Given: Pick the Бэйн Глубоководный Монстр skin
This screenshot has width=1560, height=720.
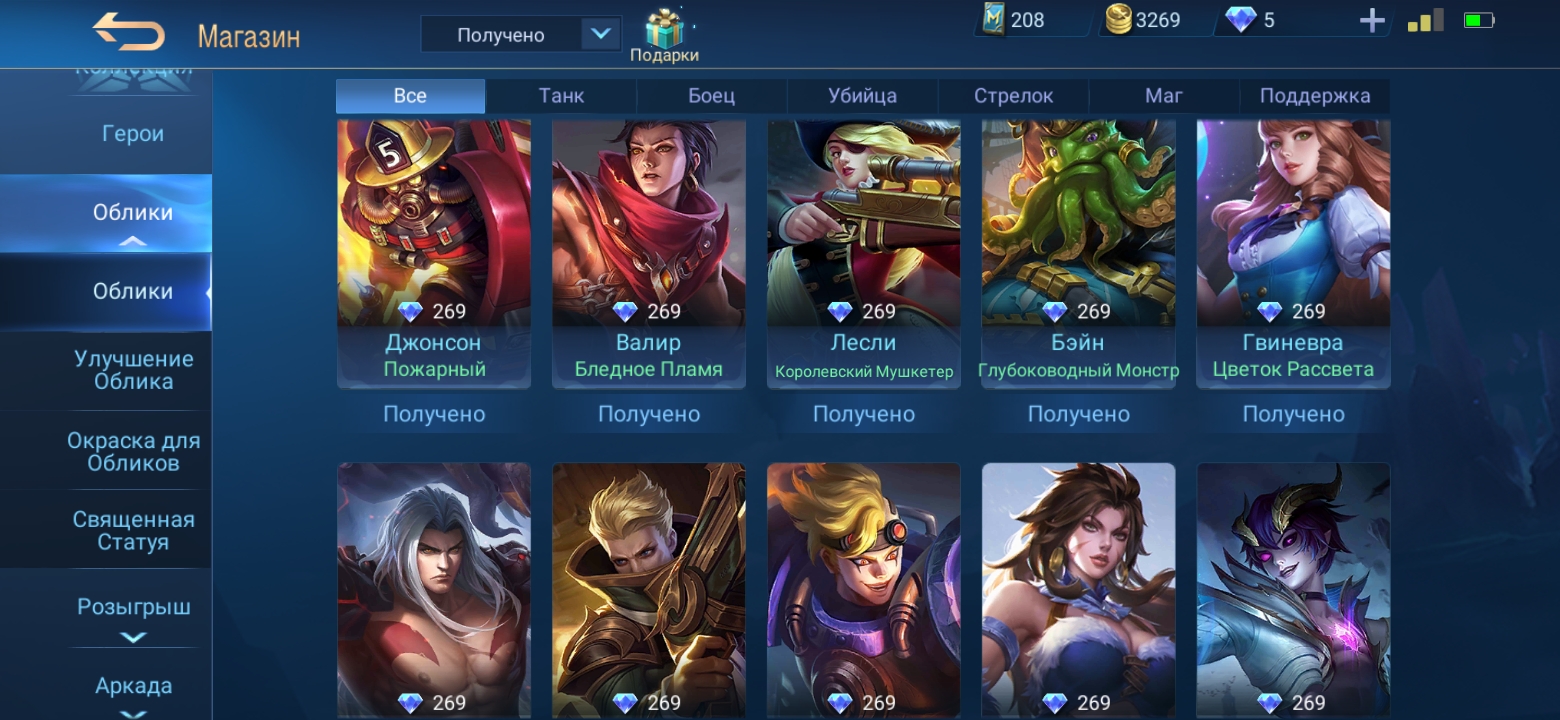Looking at the screenshot, I should tap(1078, 250).
